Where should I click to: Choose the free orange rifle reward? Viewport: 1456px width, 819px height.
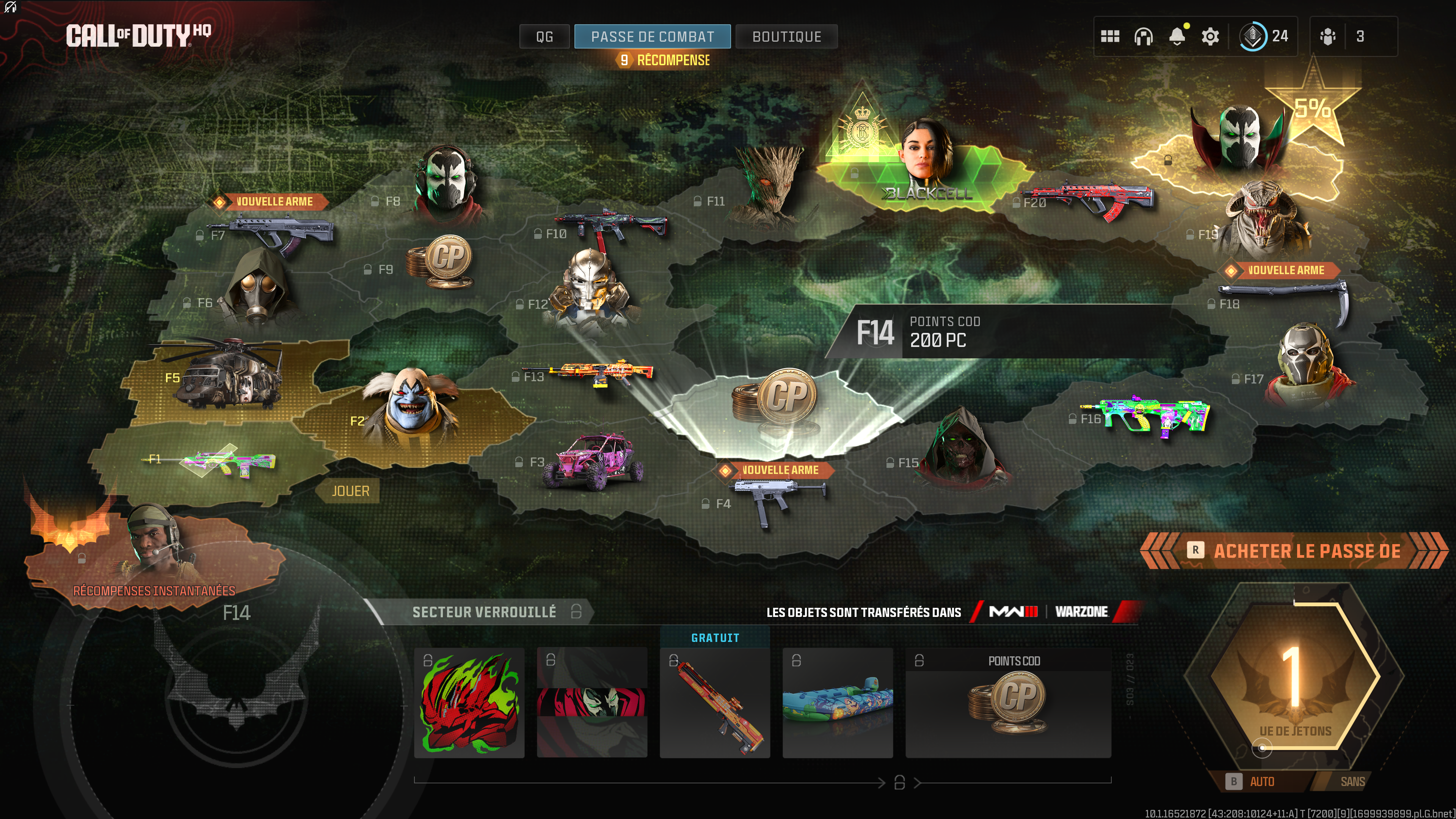coord(714,703)
